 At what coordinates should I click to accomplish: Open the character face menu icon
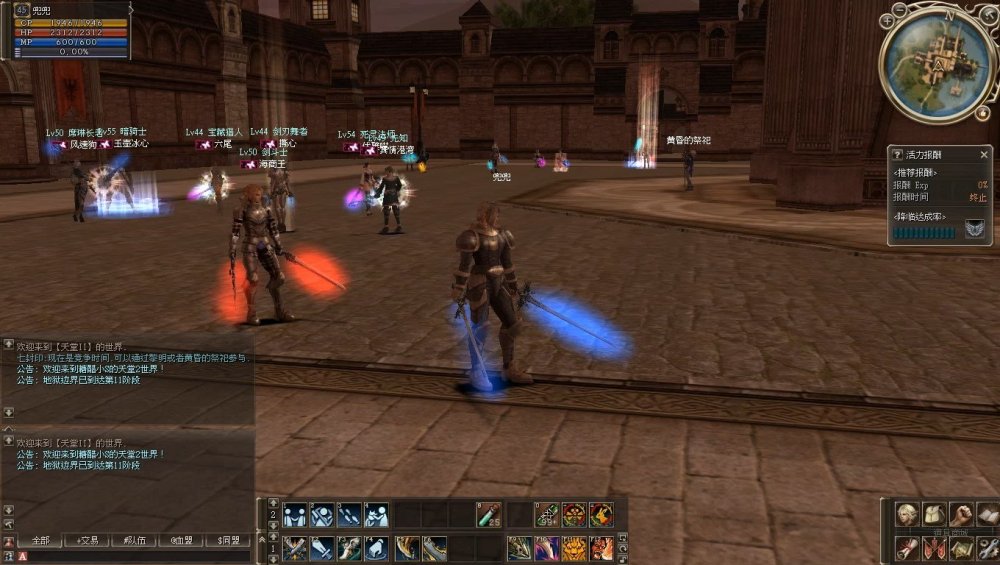[907, 515]
